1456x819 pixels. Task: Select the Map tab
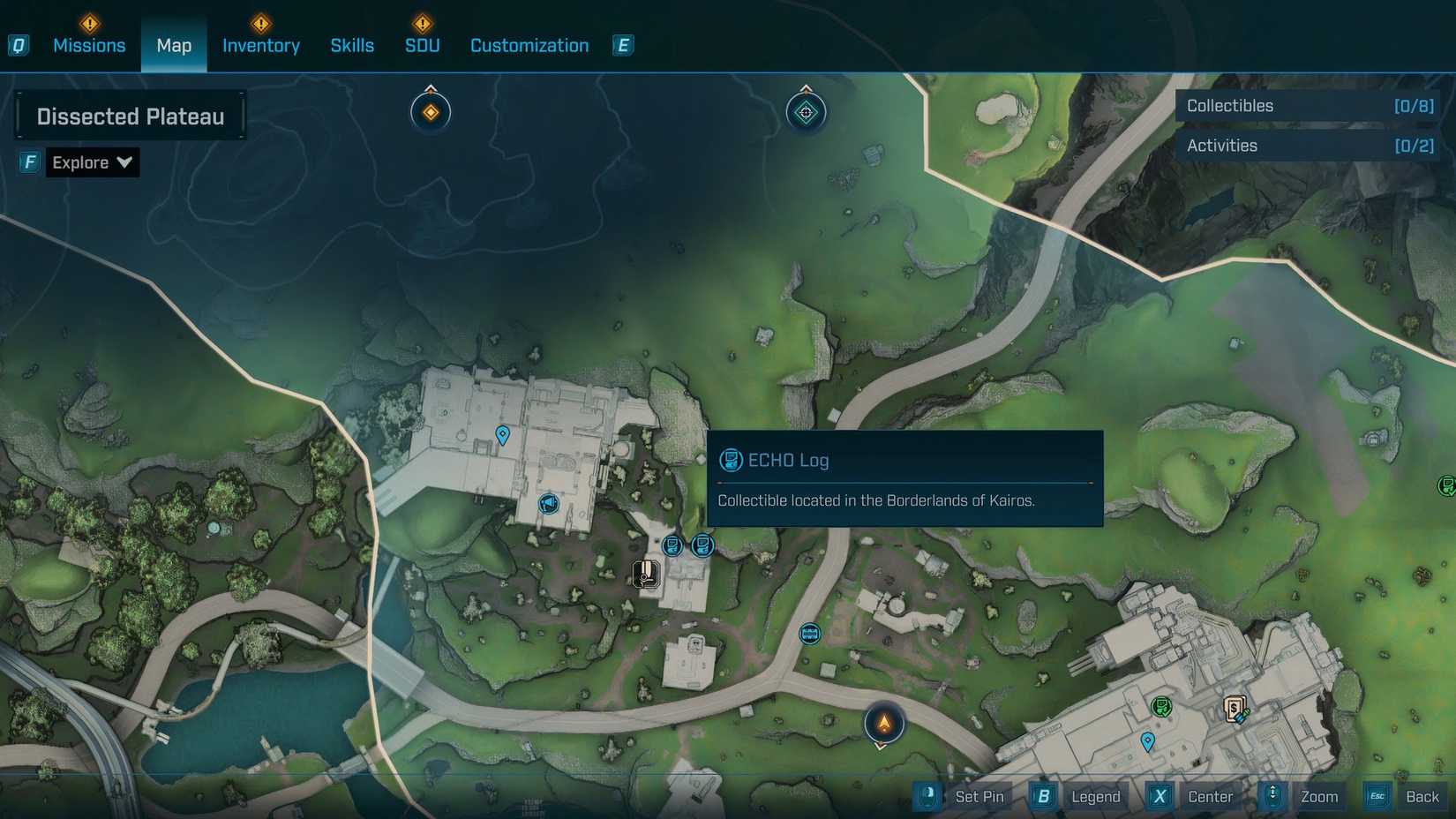pos(174,45)
